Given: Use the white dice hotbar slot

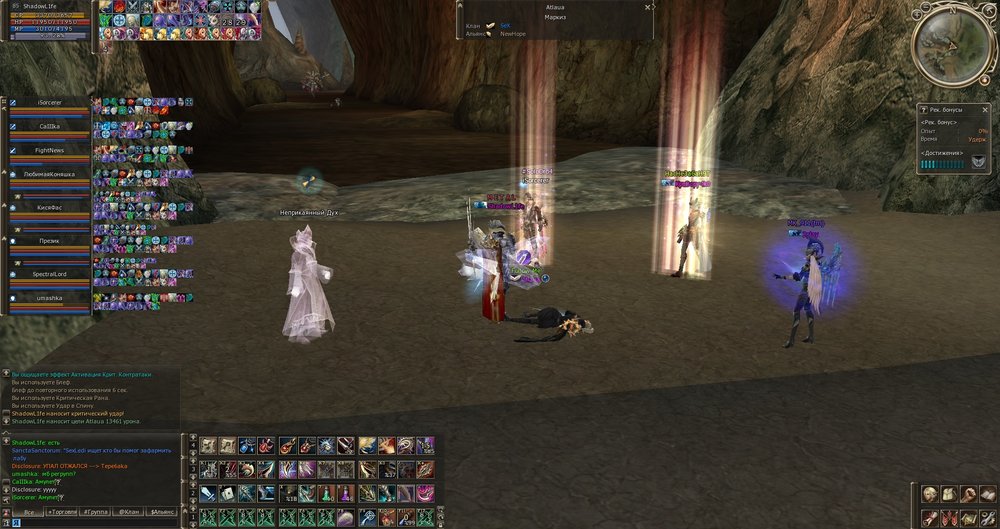Looking at the screenshot, I should pos(226,493).
